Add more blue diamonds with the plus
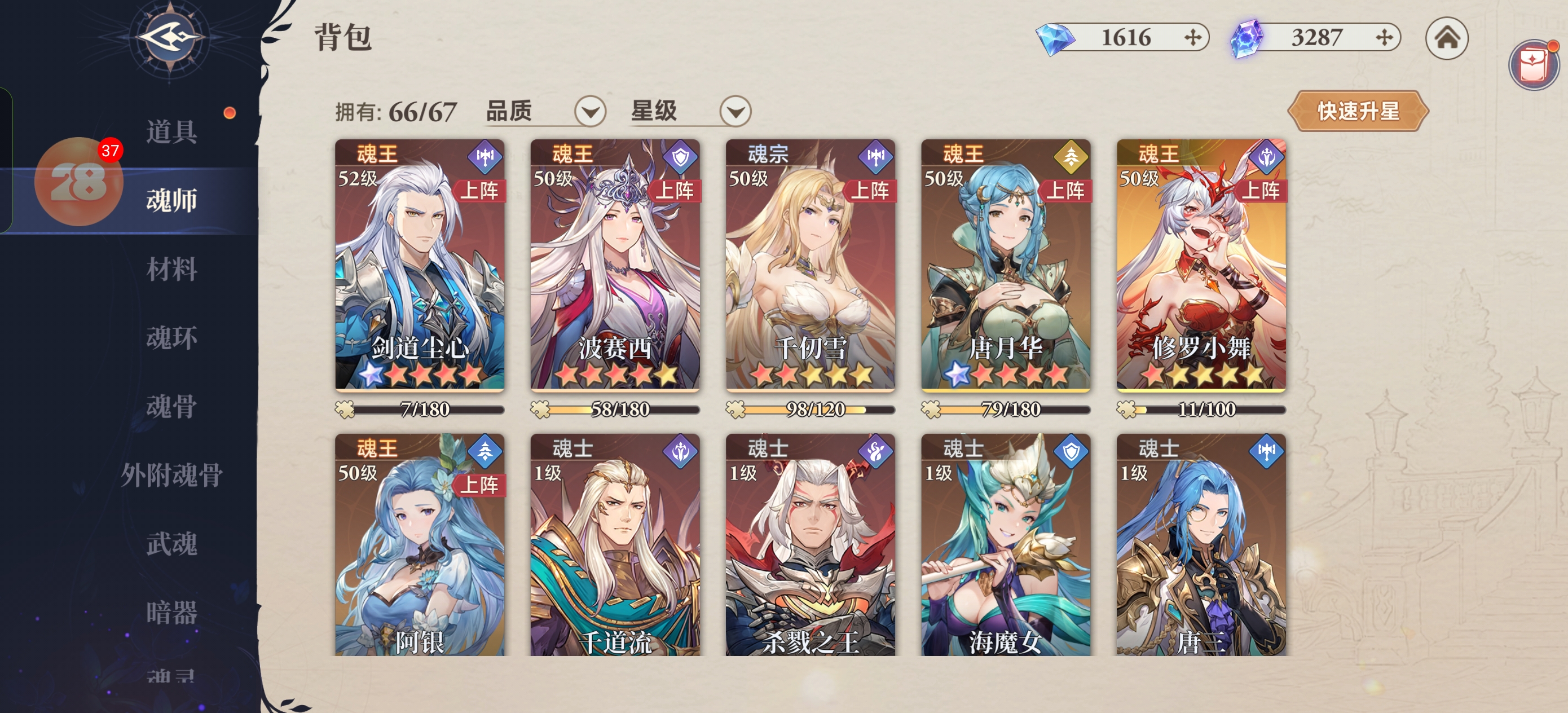The height and width of the screenshot is (713, 1568). click(x=1193, y=38)
